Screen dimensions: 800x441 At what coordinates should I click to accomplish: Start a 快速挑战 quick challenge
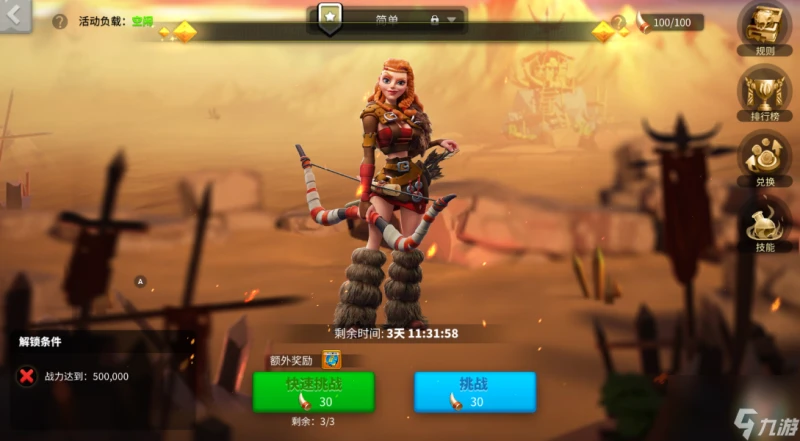[x=313, y=391]
